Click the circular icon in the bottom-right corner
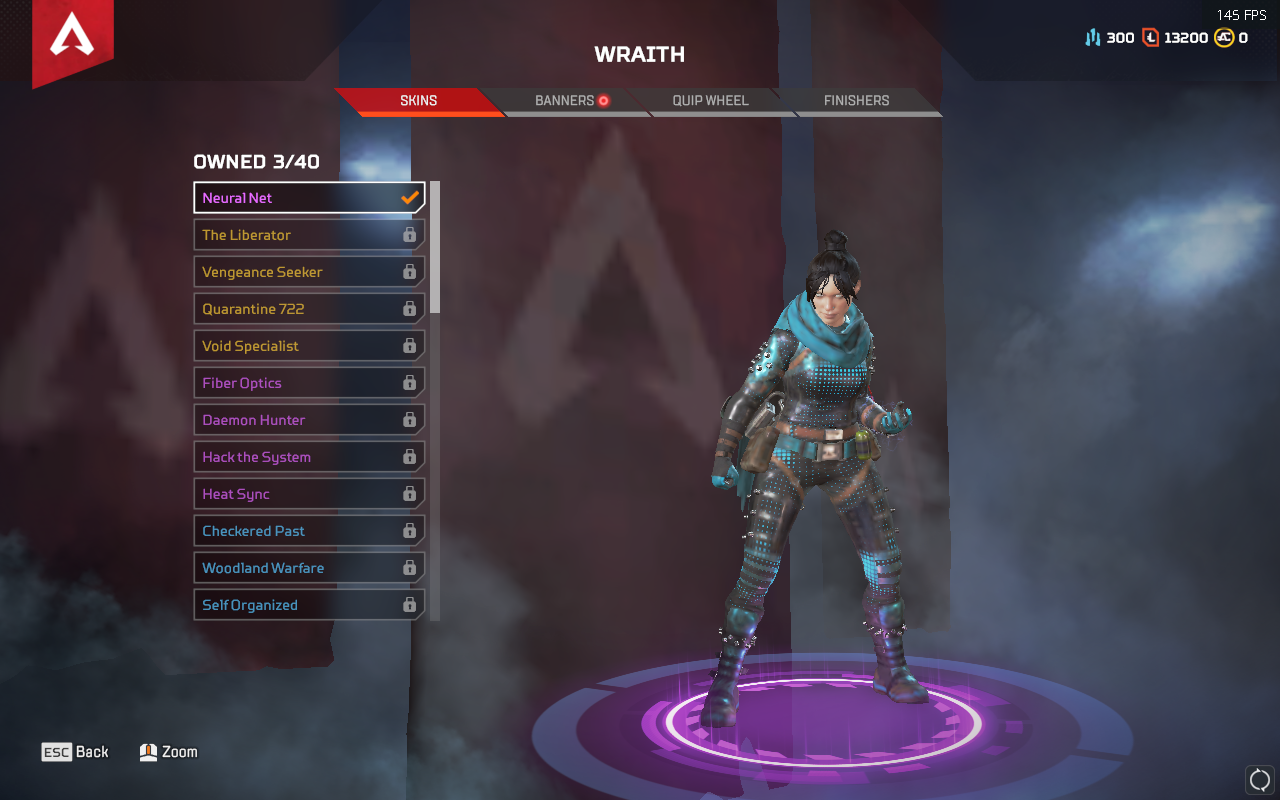The image size is (1280, 800). [x=1259, y=779]
